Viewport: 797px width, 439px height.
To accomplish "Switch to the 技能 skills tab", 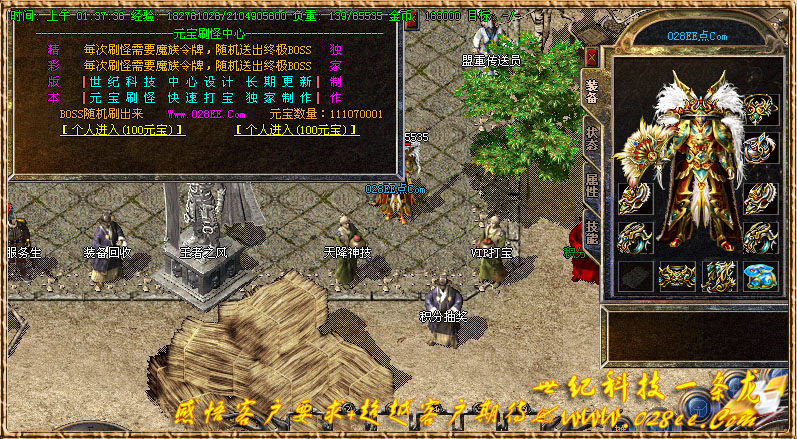I will 591,231.
